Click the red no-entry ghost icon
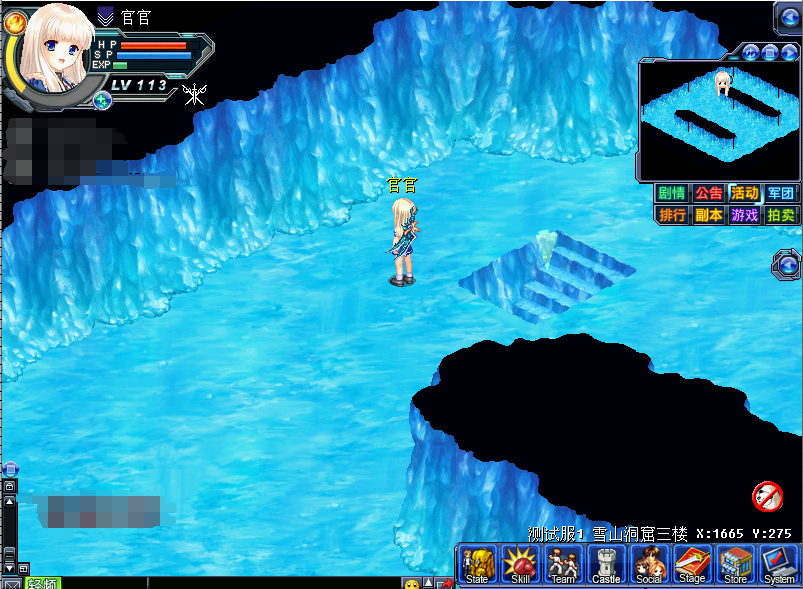Screen dimensions: 803x589 pyautogui.click(x=767, y=494)
